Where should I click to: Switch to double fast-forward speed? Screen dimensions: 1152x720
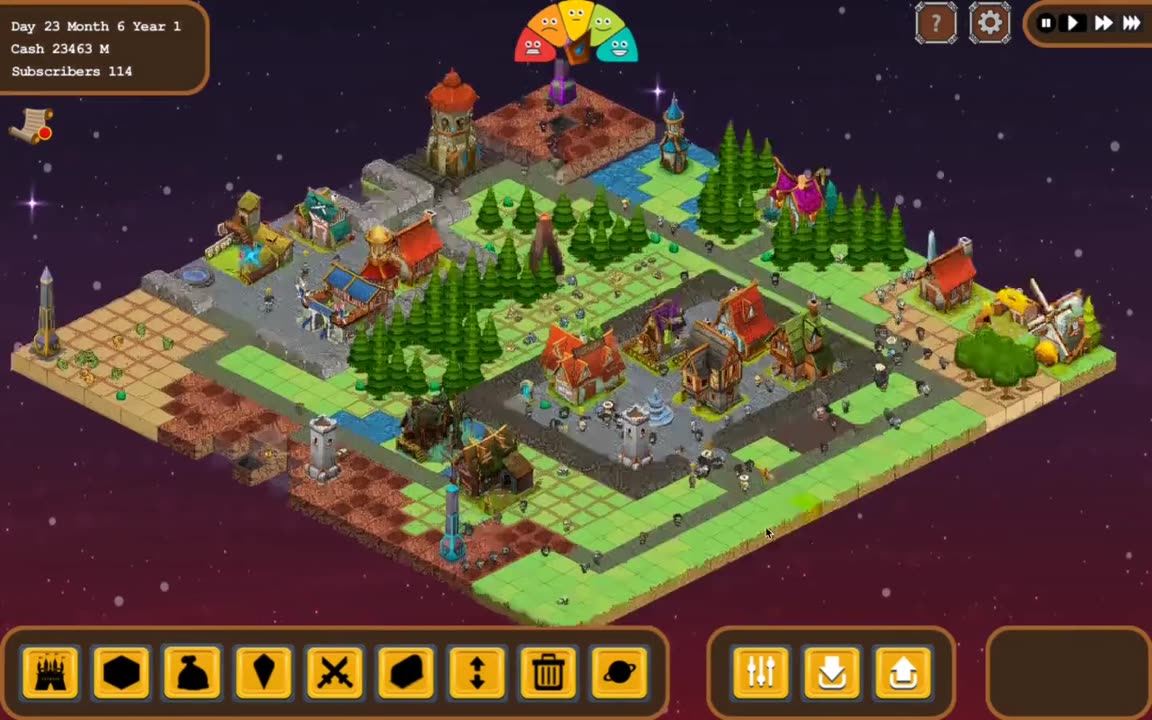pyautogui.click(x=1103, y=23)
